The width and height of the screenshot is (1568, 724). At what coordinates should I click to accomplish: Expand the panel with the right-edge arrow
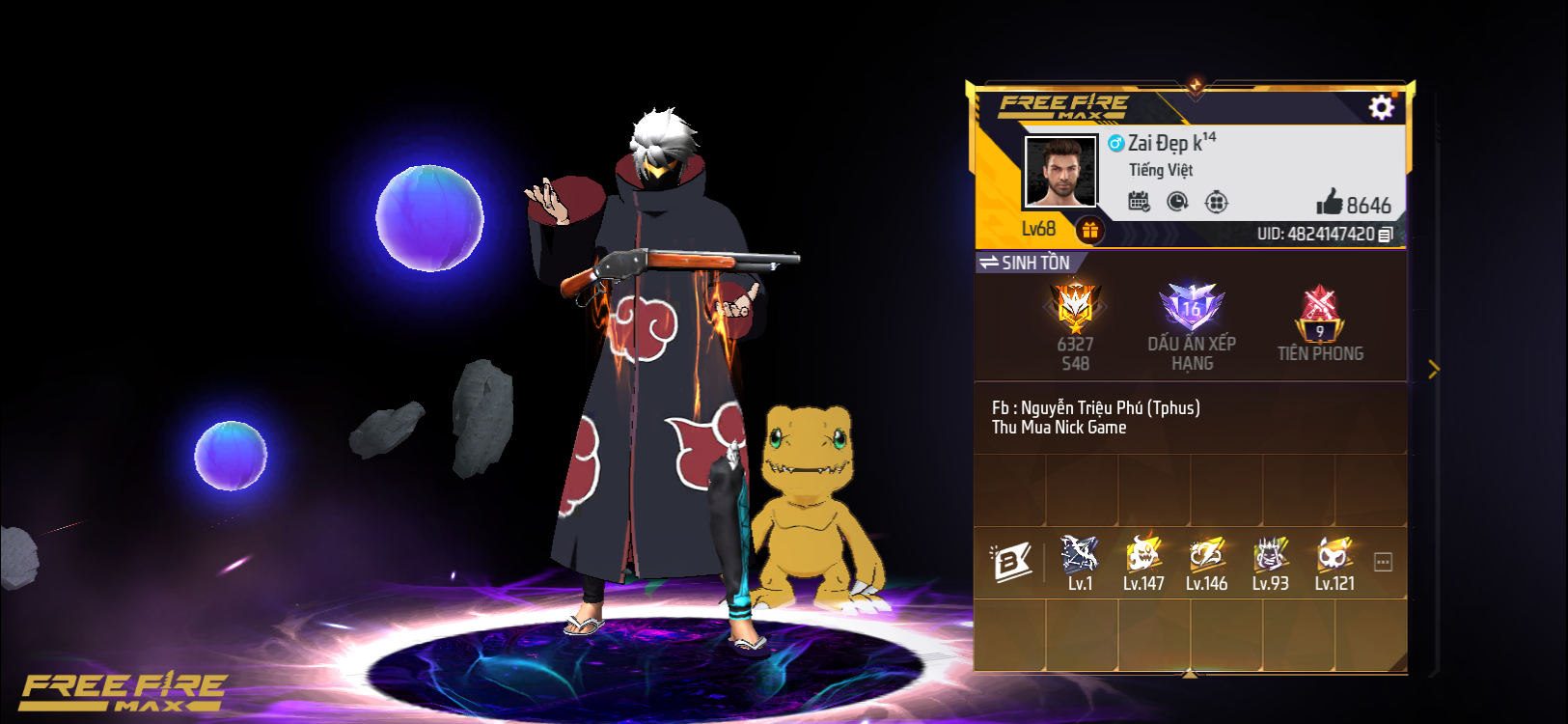(1434, 370)
